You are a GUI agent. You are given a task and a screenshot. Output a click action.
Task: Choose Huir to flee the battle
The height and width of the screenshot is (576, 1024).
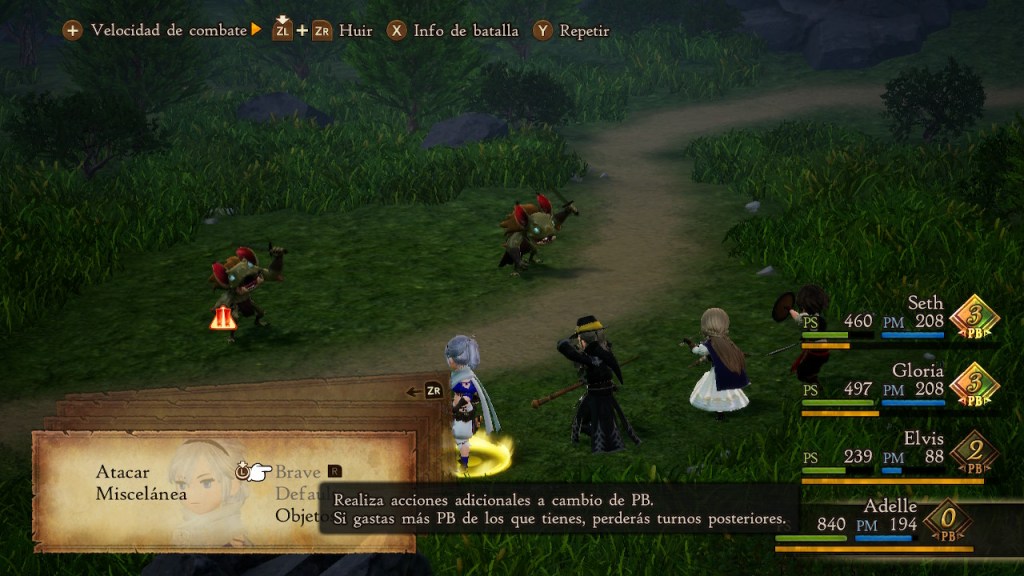pyautogui.click(x=355, y=30)
